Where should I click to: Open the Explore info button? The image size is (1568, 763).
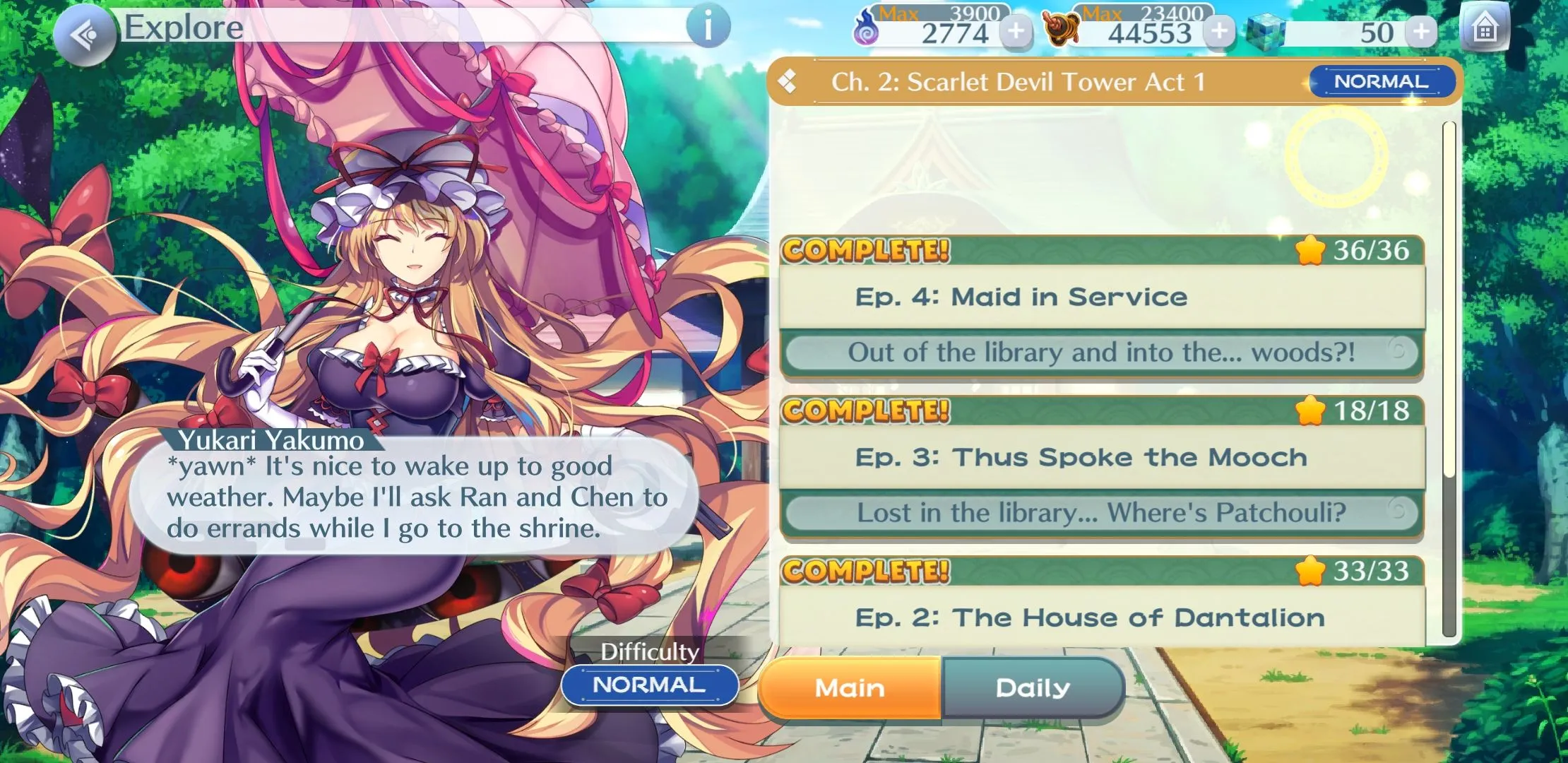pyautogui.click(x=708, y=27)
